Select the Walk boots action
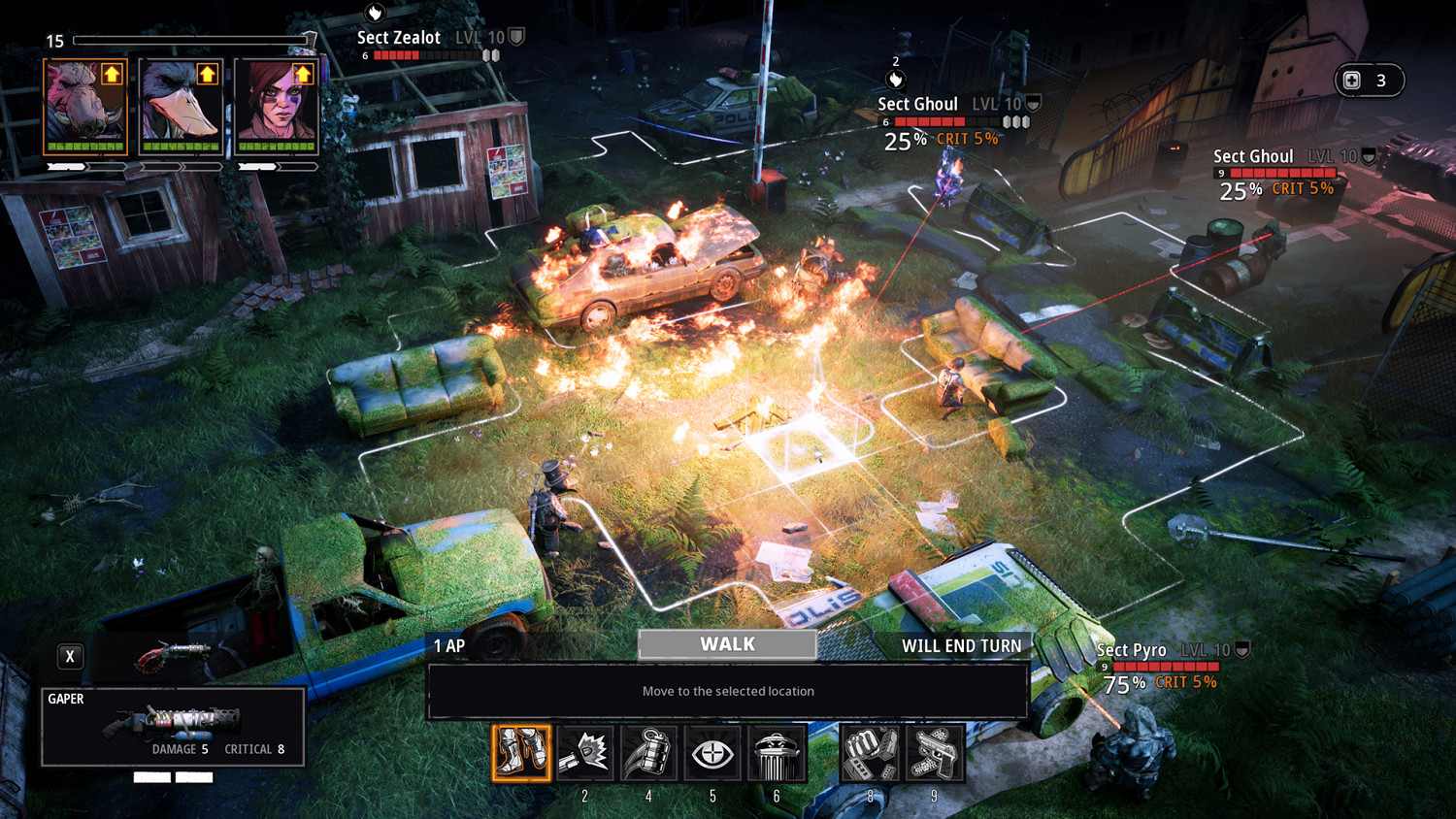1456x819 pixels. click(521, 753)
